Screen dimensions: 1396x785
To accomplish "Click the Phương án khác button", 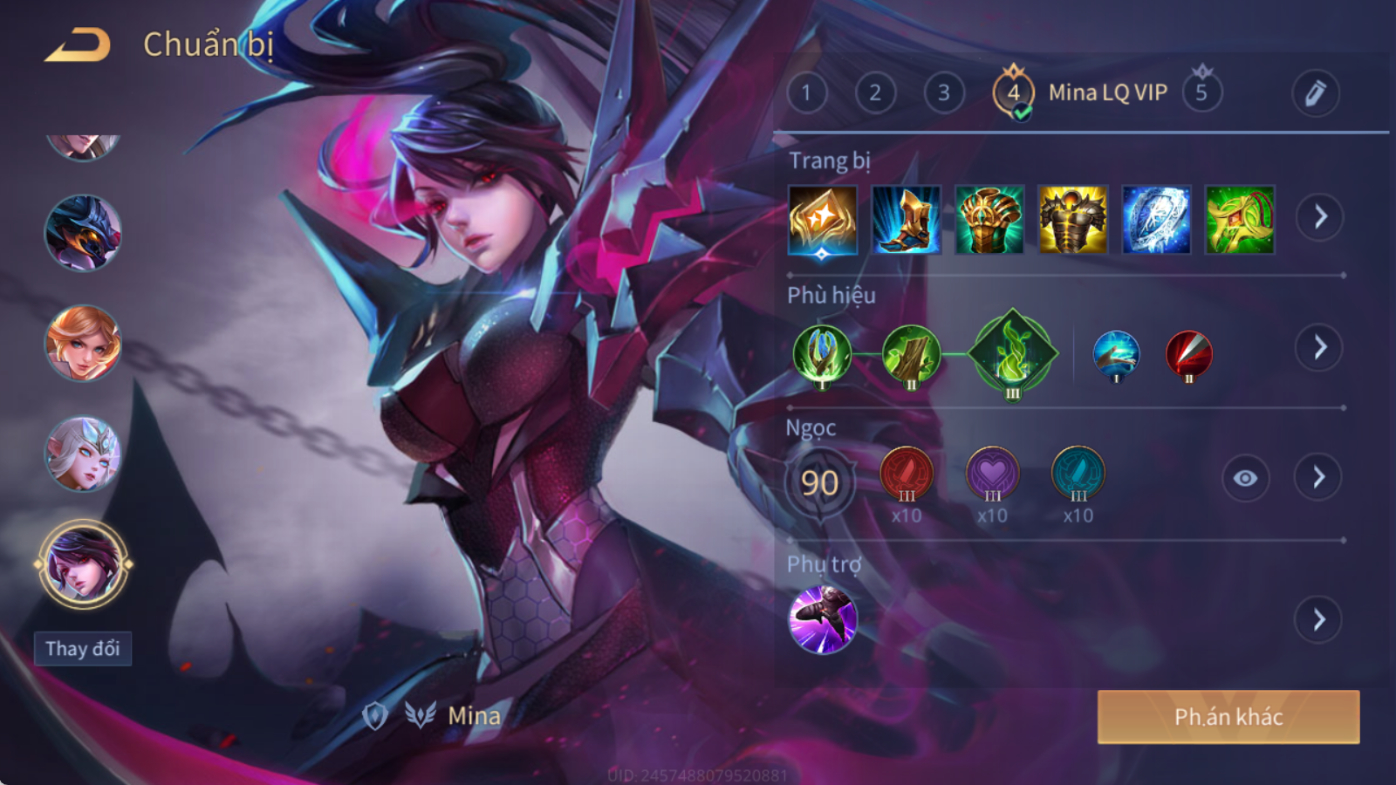I will pos(1228,717).
